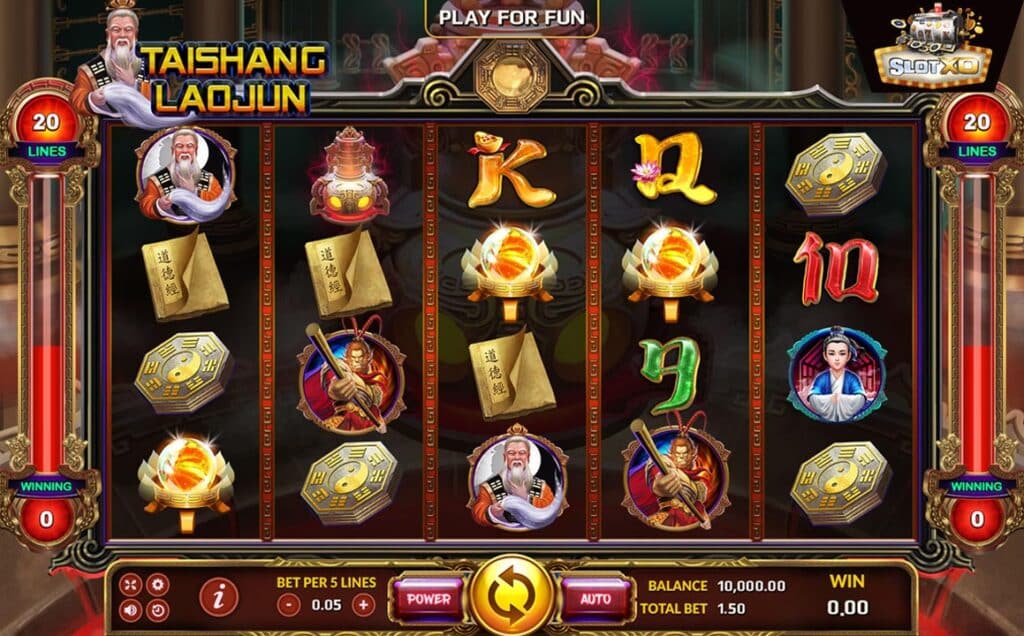Toggle sound with the speaker icon

[x=132, y=609]
